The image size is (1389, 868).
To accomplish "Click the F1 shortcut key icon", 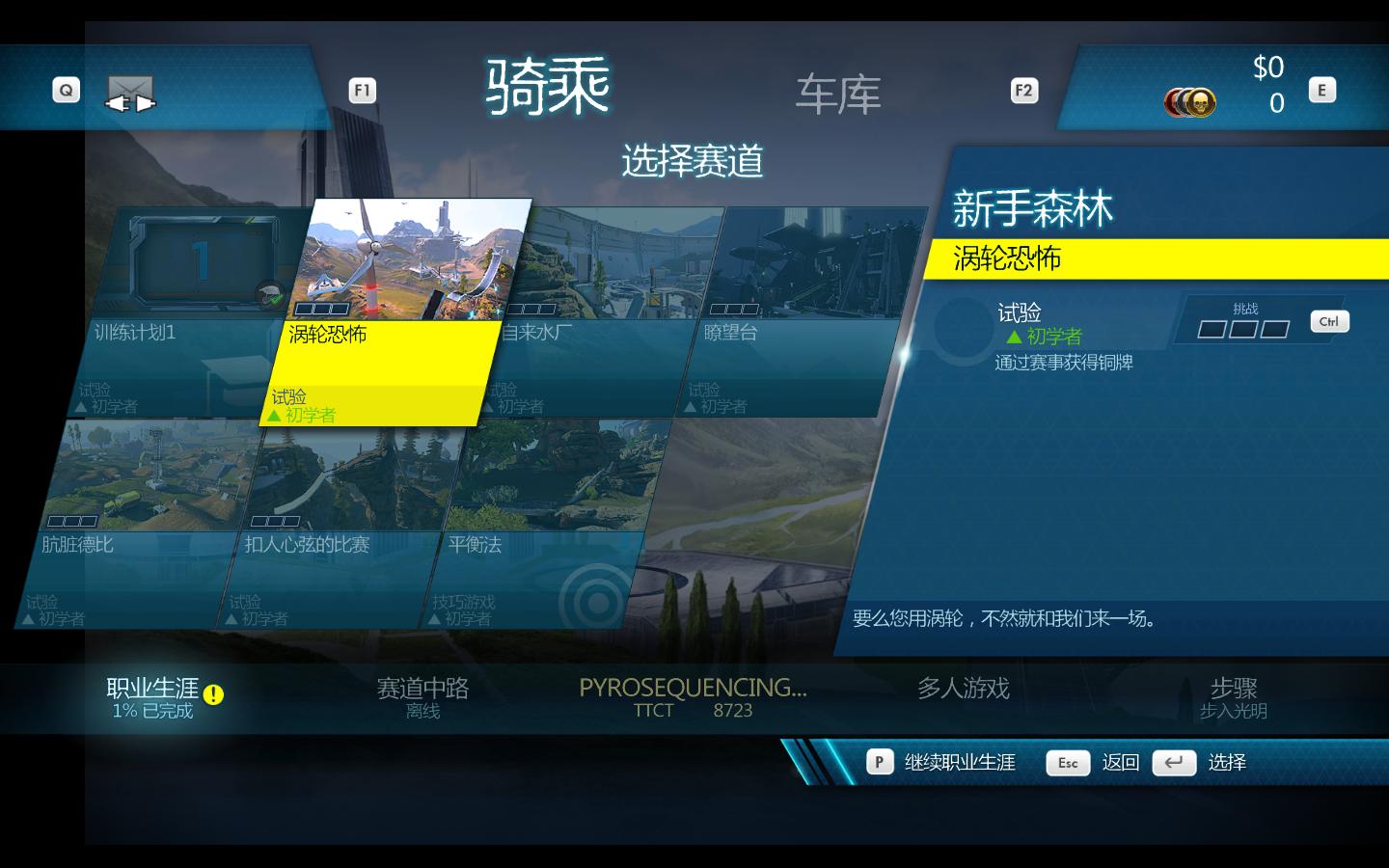I will (362, 90).
